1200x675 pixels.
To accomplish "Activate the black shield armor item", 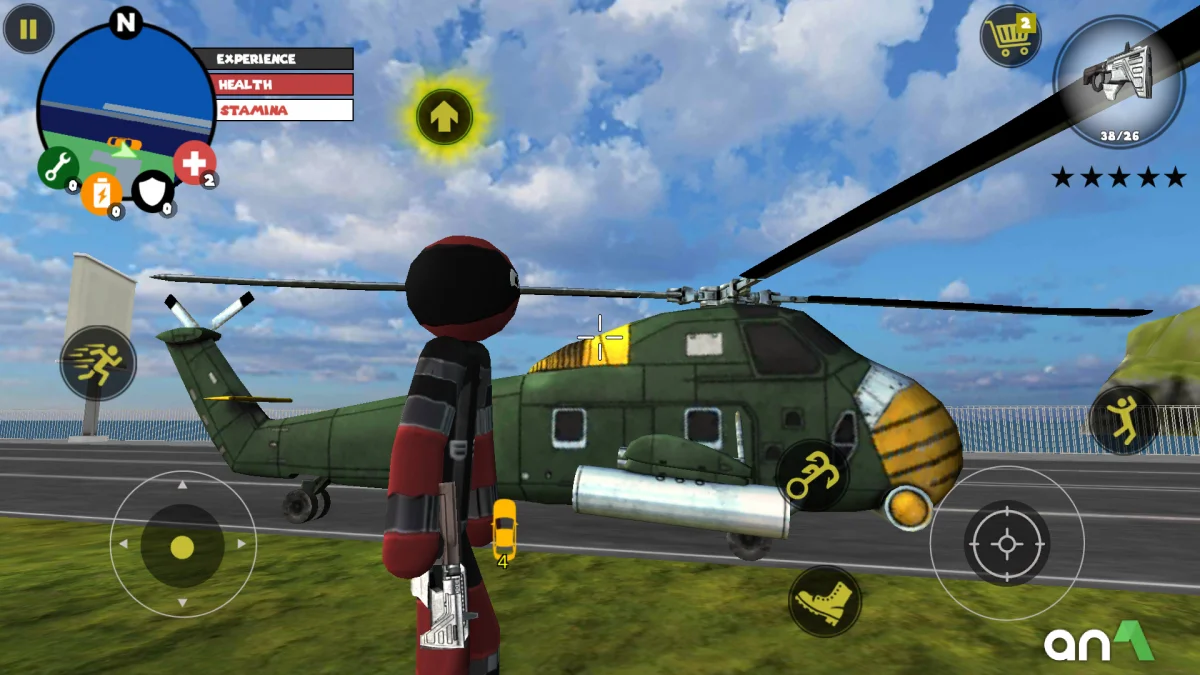I will point(152,191).
